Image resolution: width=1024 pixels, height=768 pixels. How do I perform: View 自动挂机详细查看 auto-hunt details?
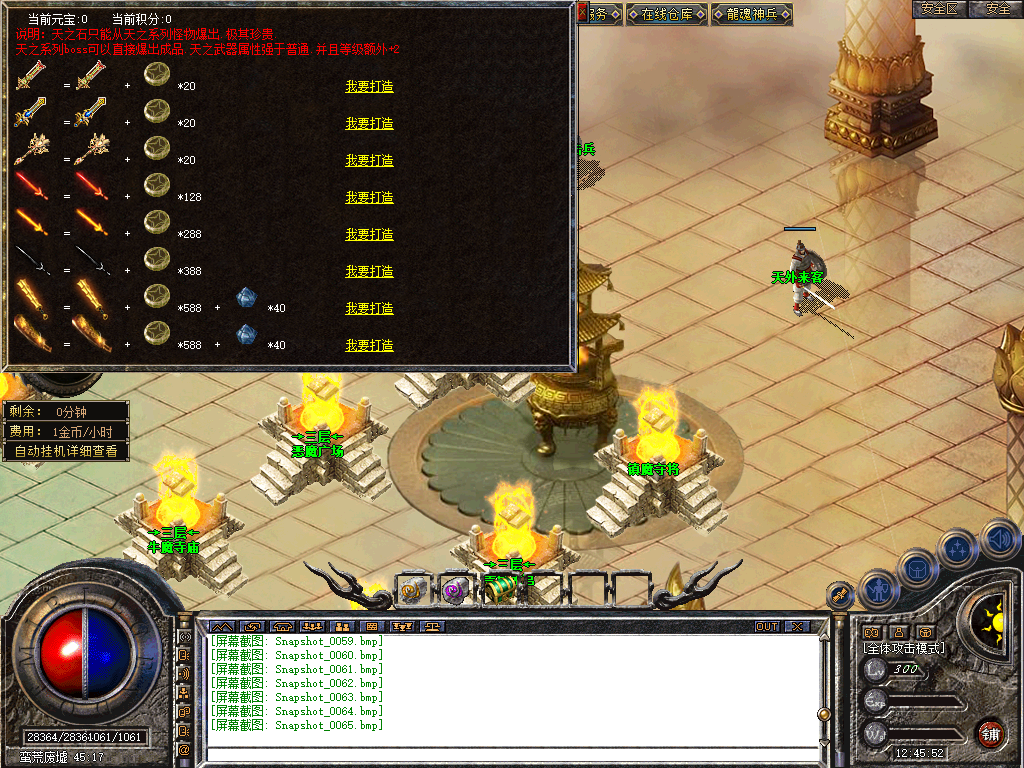point(66,451)
